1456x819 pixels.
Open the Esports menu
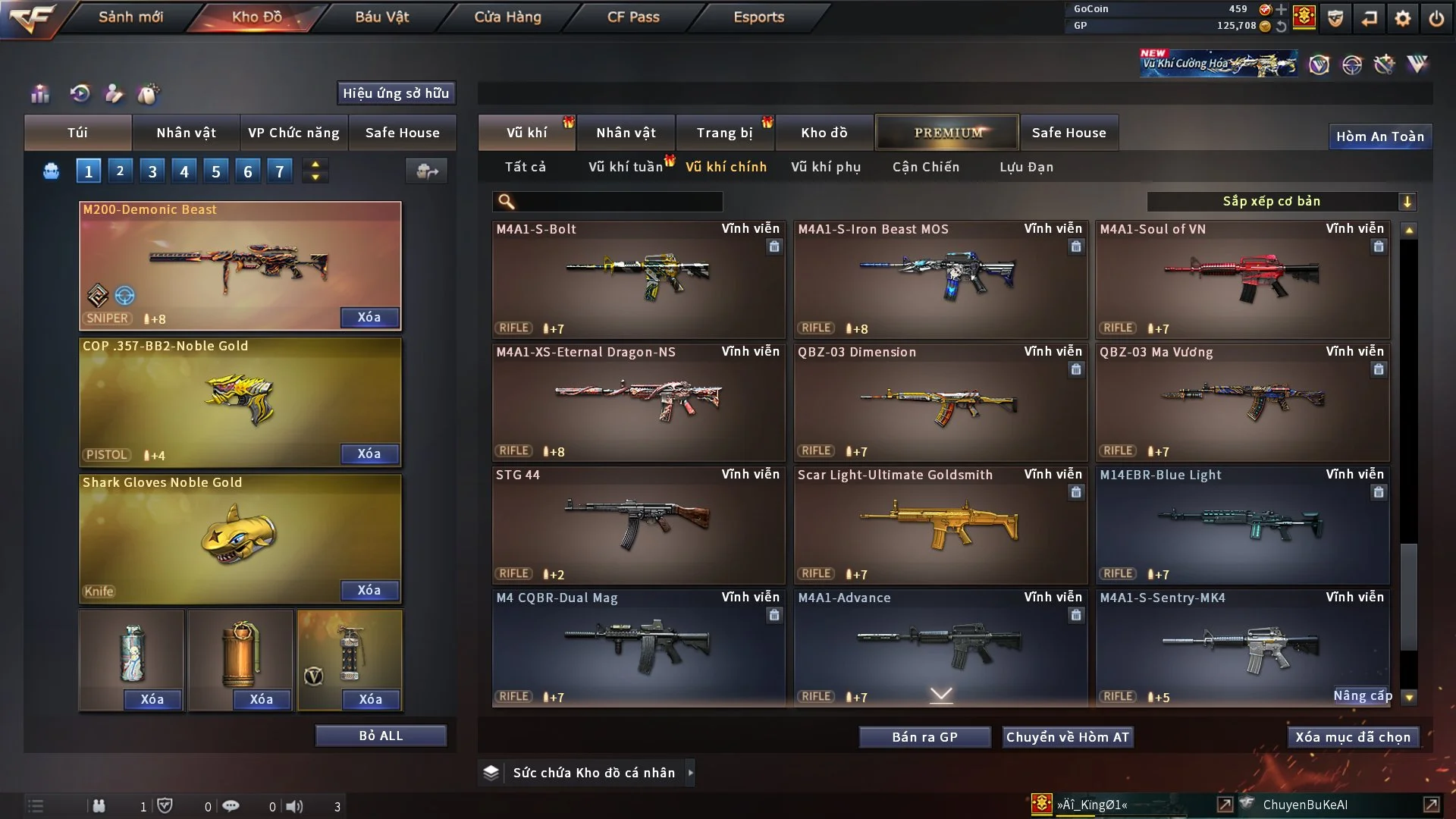[758, 17]
